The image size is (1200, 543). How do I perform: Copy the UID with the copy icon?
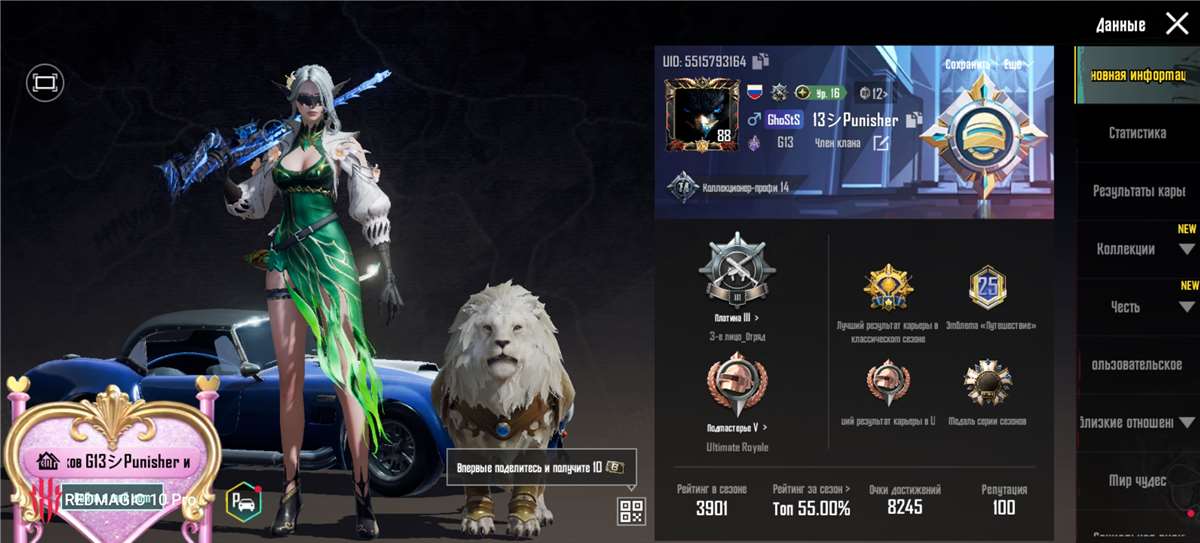click(761, 61)
